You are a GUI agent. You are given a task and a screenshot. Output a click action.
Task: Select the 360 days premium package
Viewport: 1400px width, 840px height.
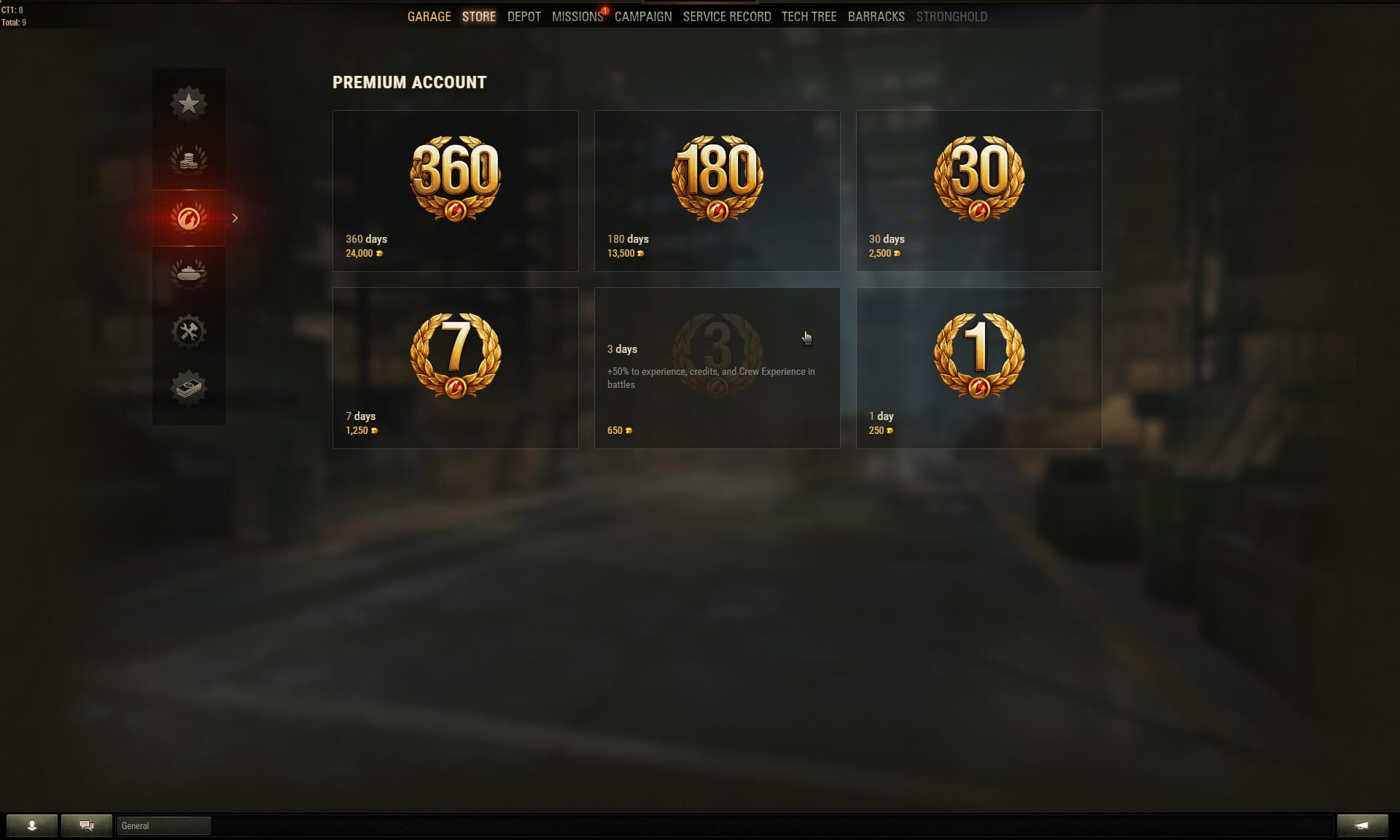[455, 190]
